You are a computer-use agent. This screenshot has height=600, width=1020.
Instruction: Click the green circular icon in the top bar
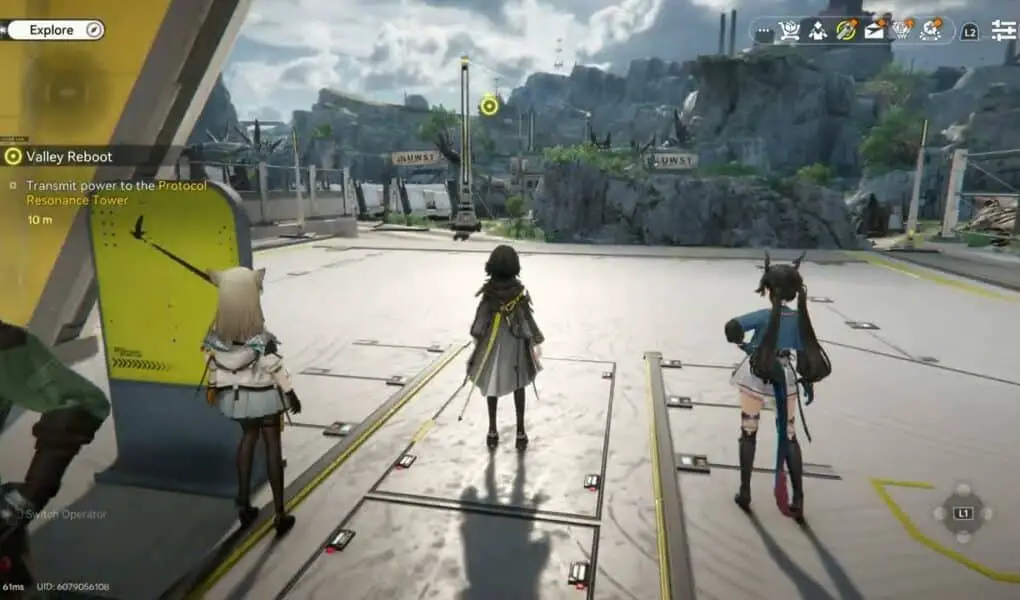tap(846, 31)
